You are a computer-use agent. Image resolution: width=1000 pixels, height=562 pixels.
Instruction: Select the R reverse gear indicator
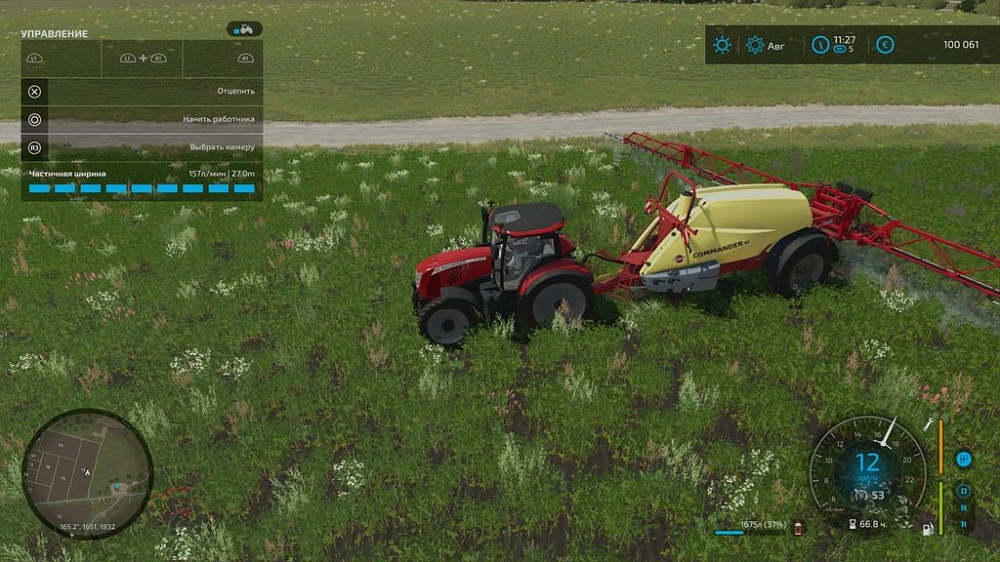pos(964,523)
